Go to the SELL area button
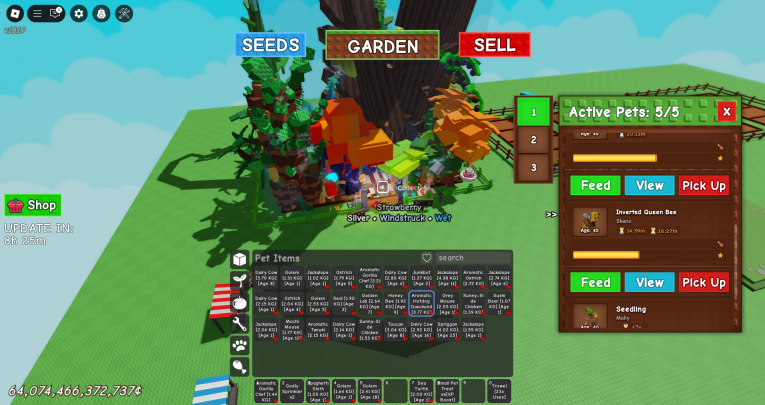Image resolution: width=765 pixels, height=405 pixels. [494, 45]
